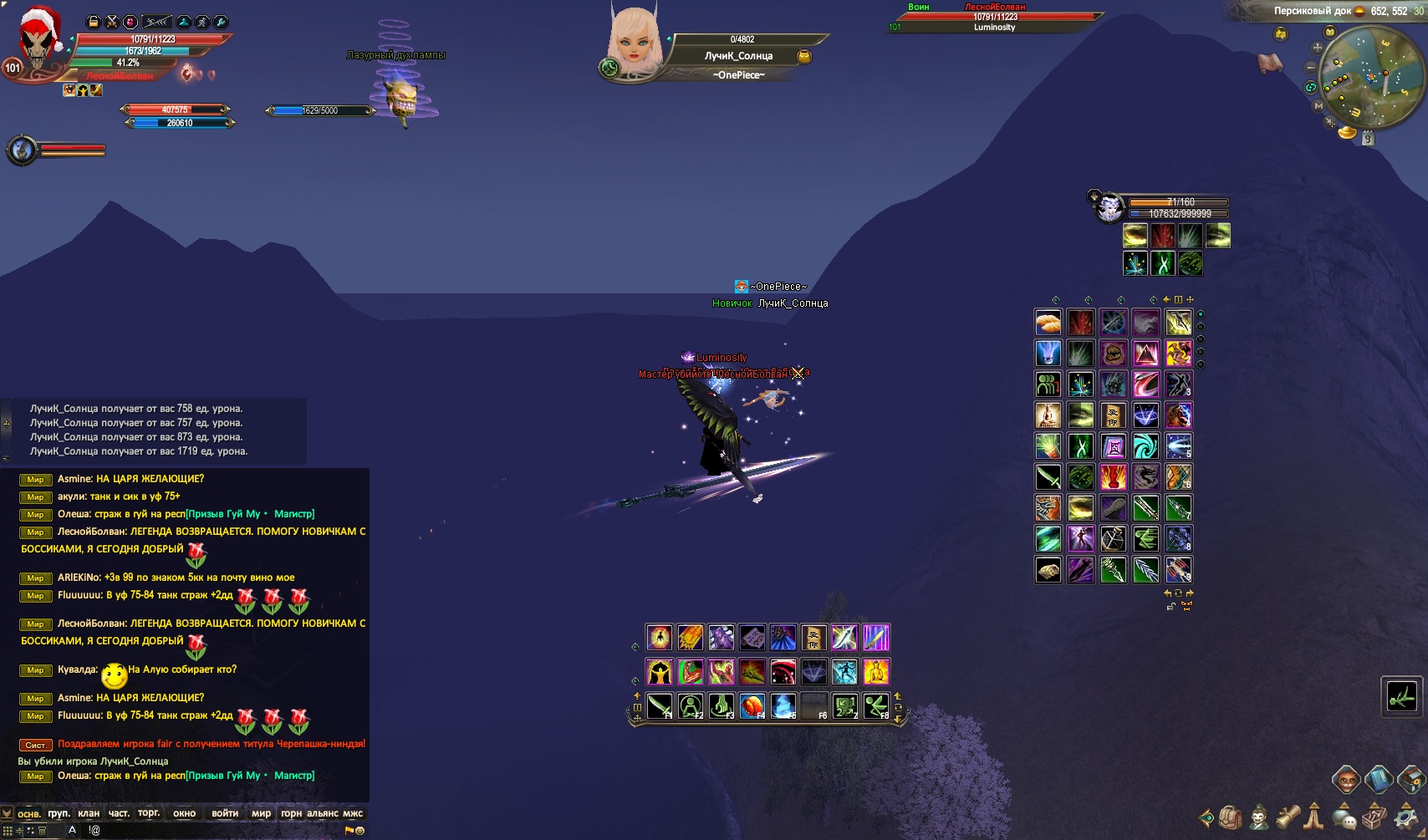Viewport: 1428px width, 840px height.
Task: Open the gold ingot shop icon
Action: [1347, 132]
